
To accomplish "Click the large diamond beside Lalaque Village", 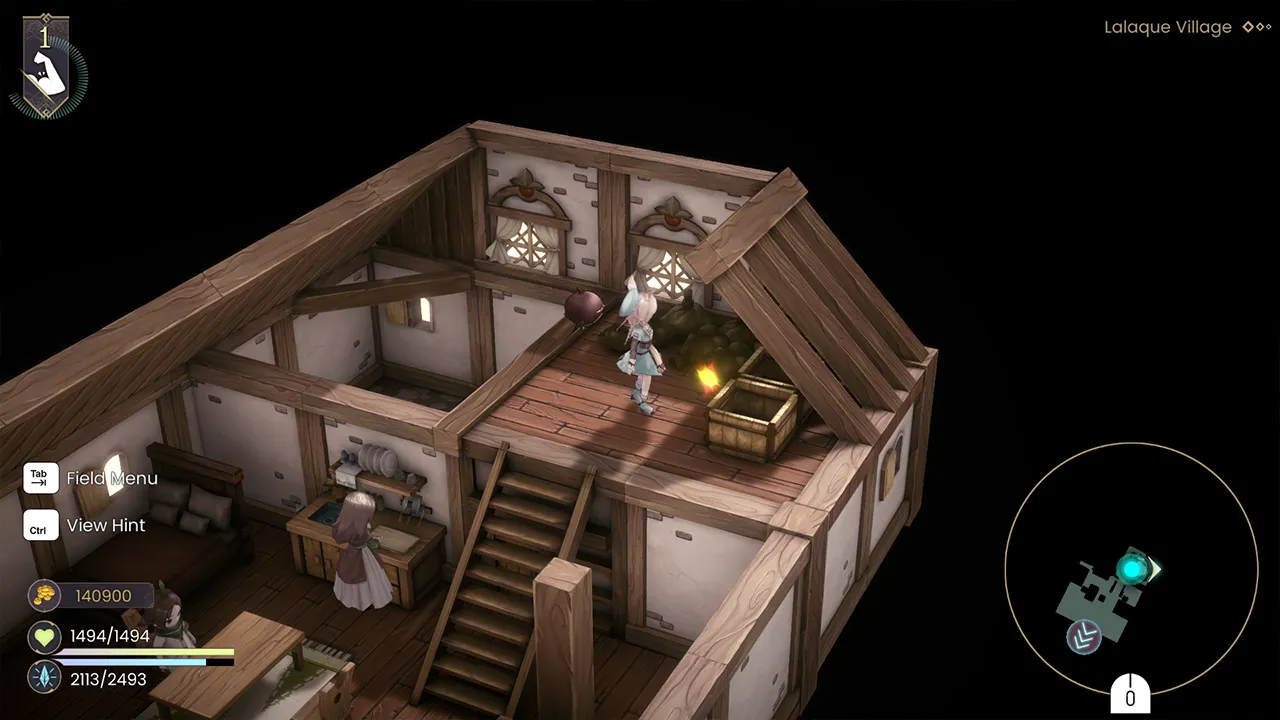I will tap(1247, 27).
